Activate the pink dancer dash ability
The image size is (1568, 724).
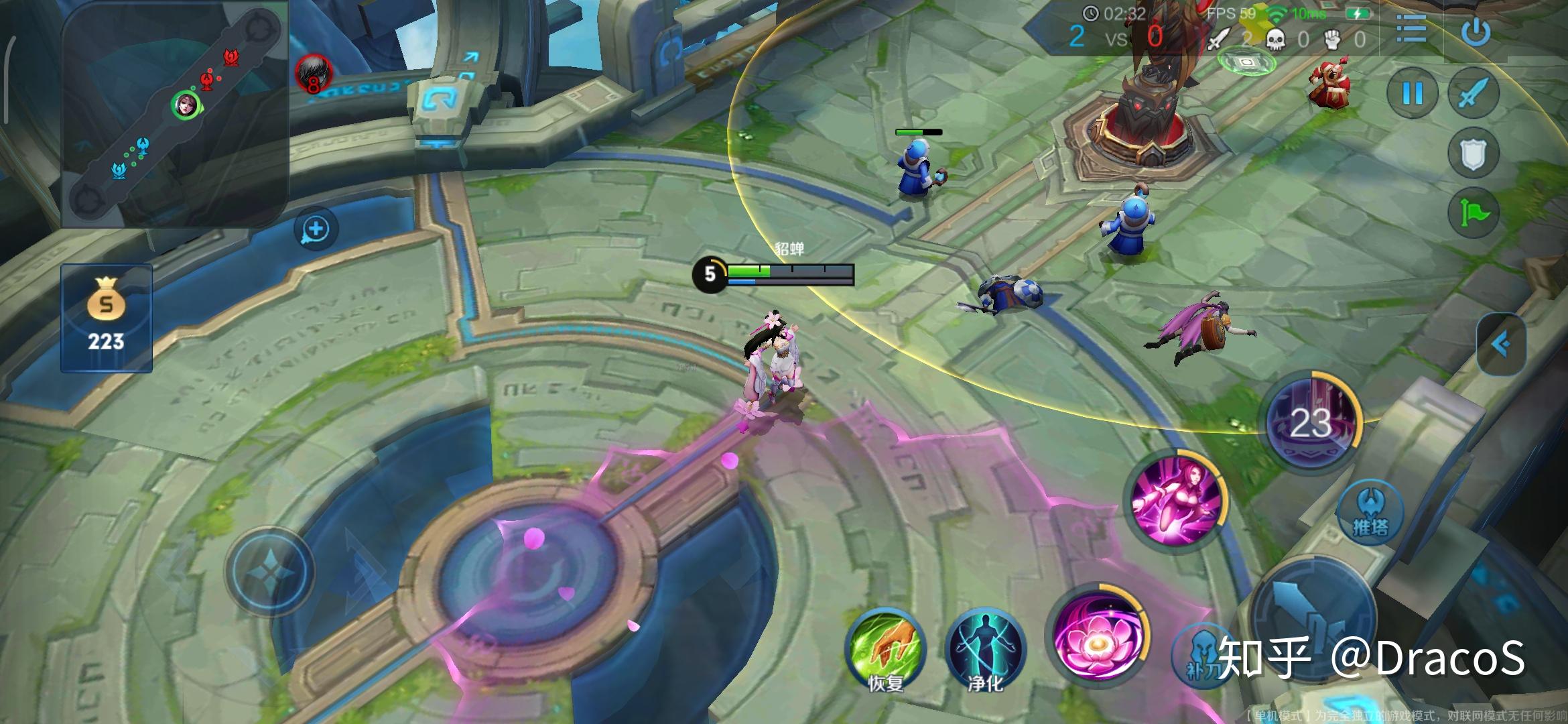point(1175,501)
